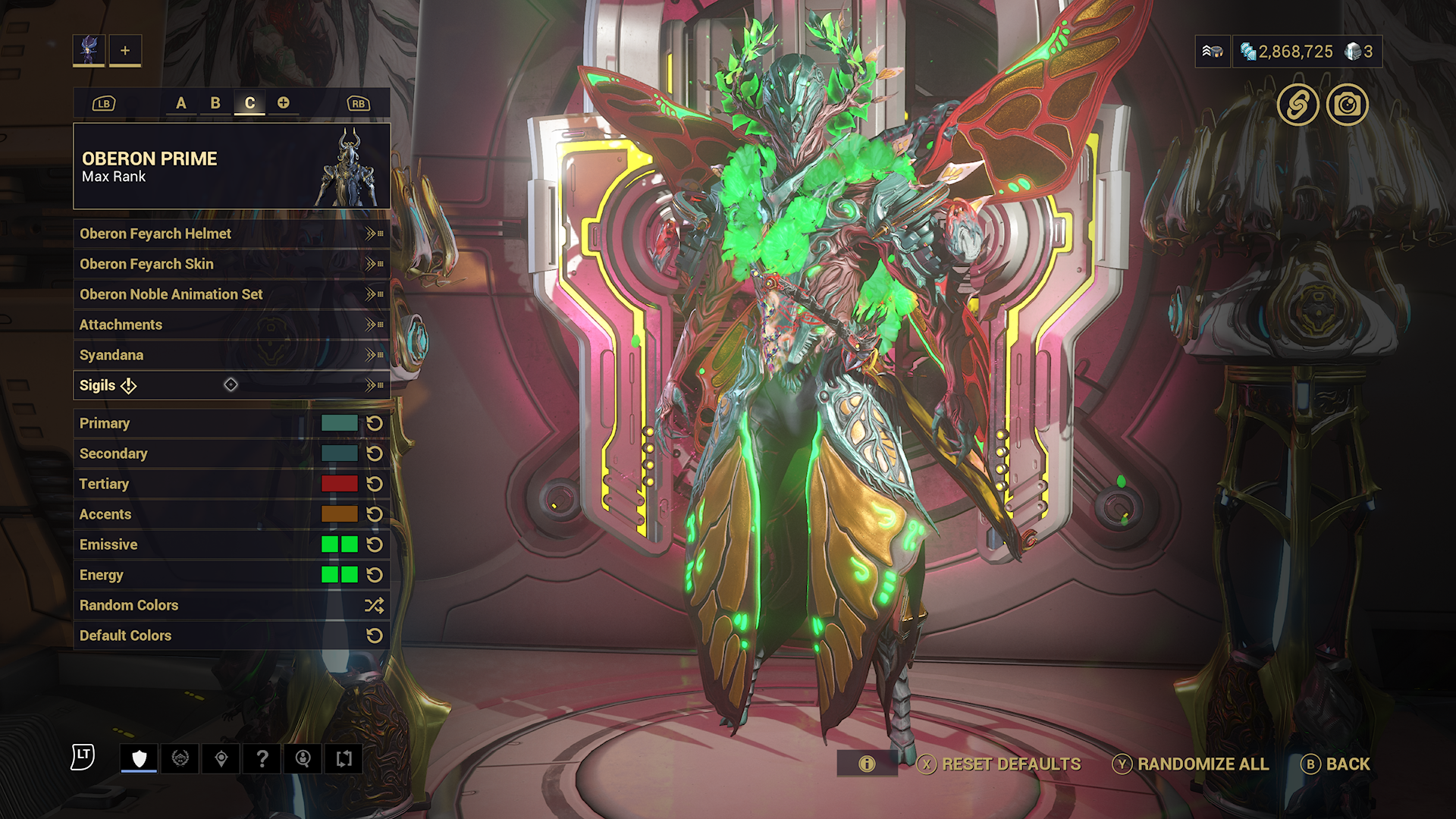Select the shield icon category tab
The height and width of the screenshot is (819, 1456).
click(x=139, y=758)
